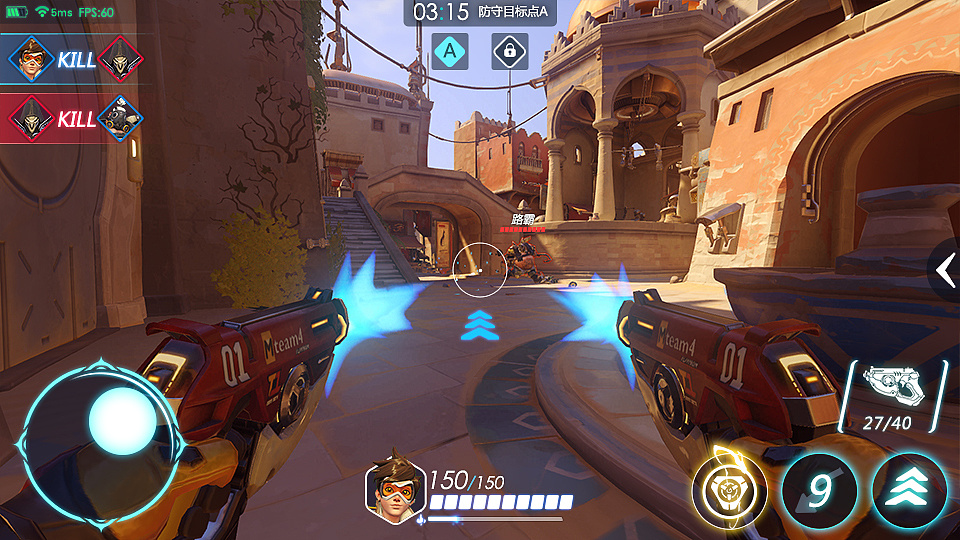Tap the locked objective padlock icon

(x=509, y=50)
